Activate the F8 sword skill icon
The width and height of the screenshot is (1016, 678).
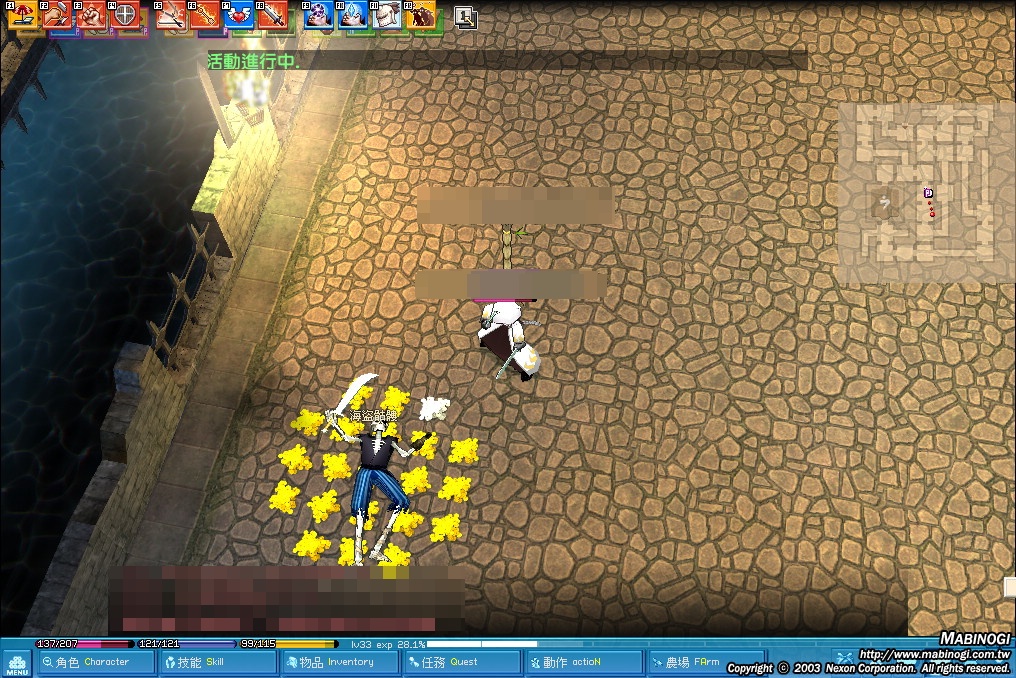[273, 15]
